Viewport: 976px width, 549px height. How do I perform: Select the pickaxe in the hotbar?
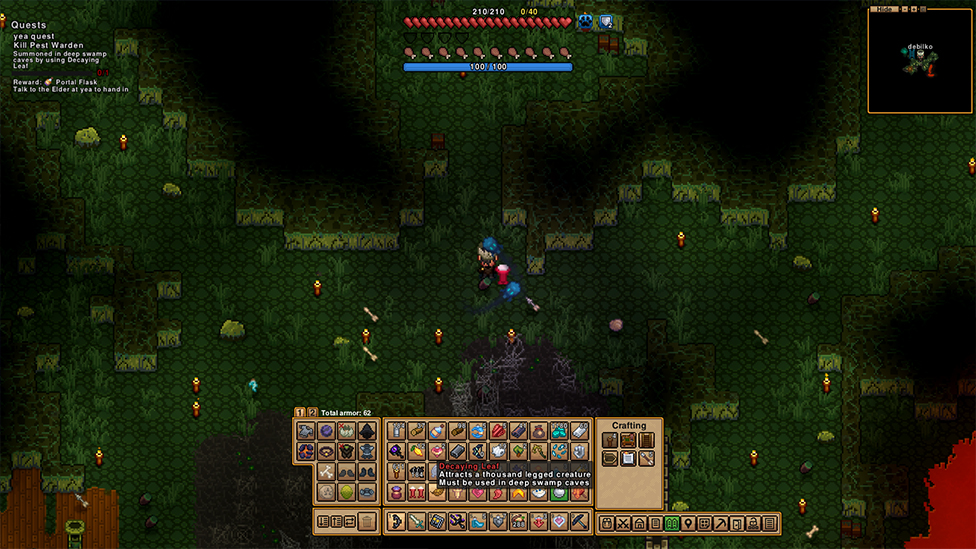pos(579,522)
